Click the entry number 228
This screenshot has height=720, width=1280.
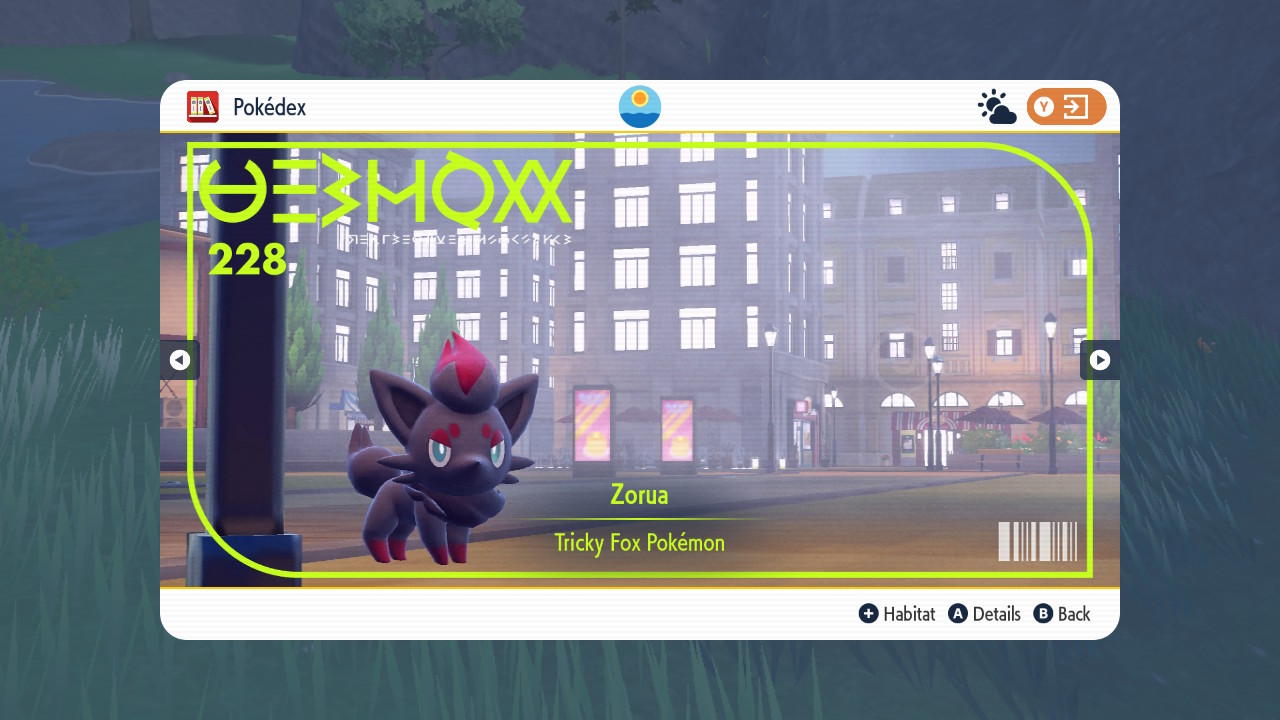pos(246,260)
